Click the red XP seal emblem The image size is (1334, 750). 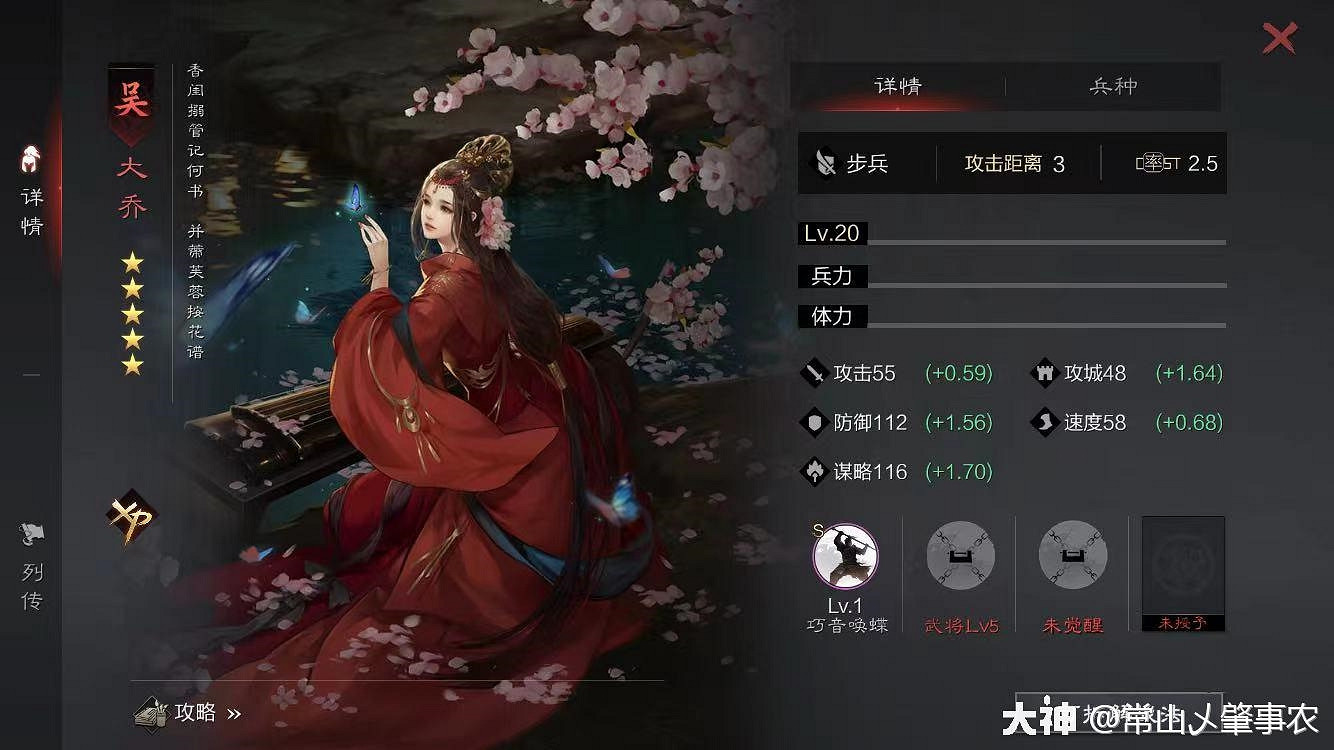130,517
